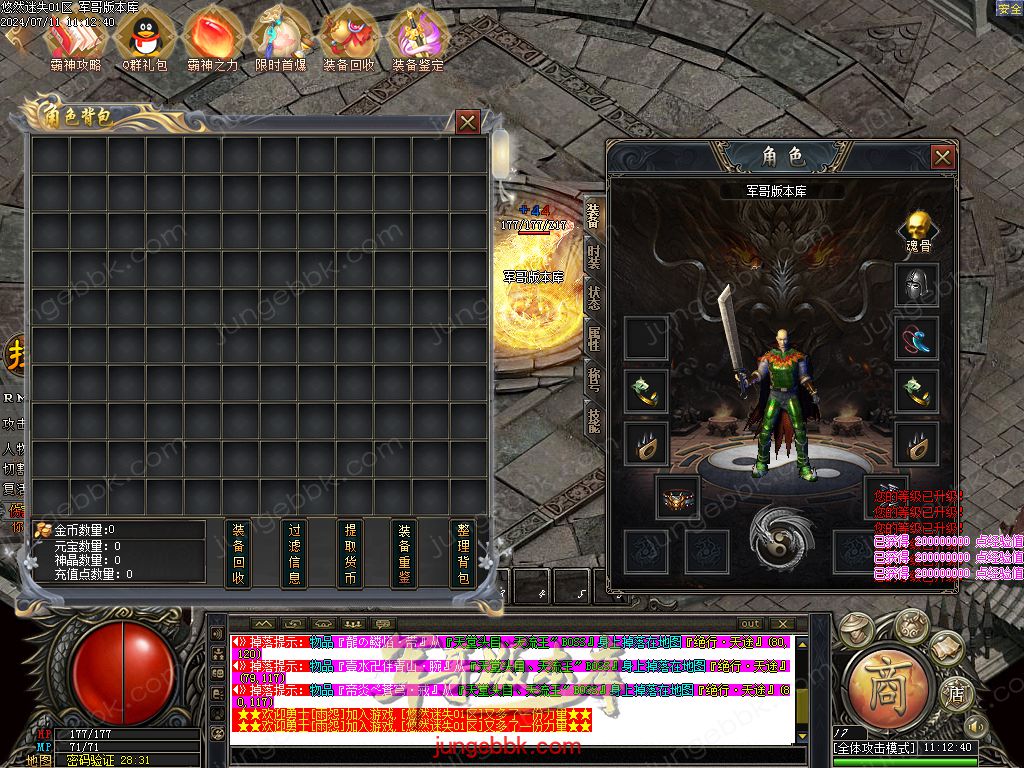Sort items with 整理背包

point(462,553)
